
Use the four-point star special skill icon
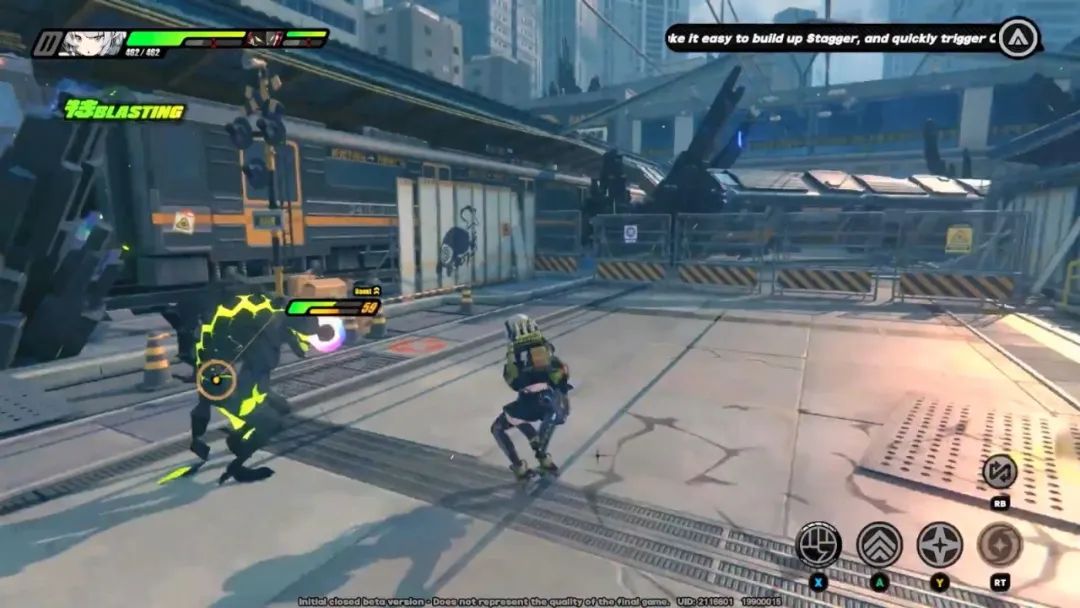click(940, 544)
